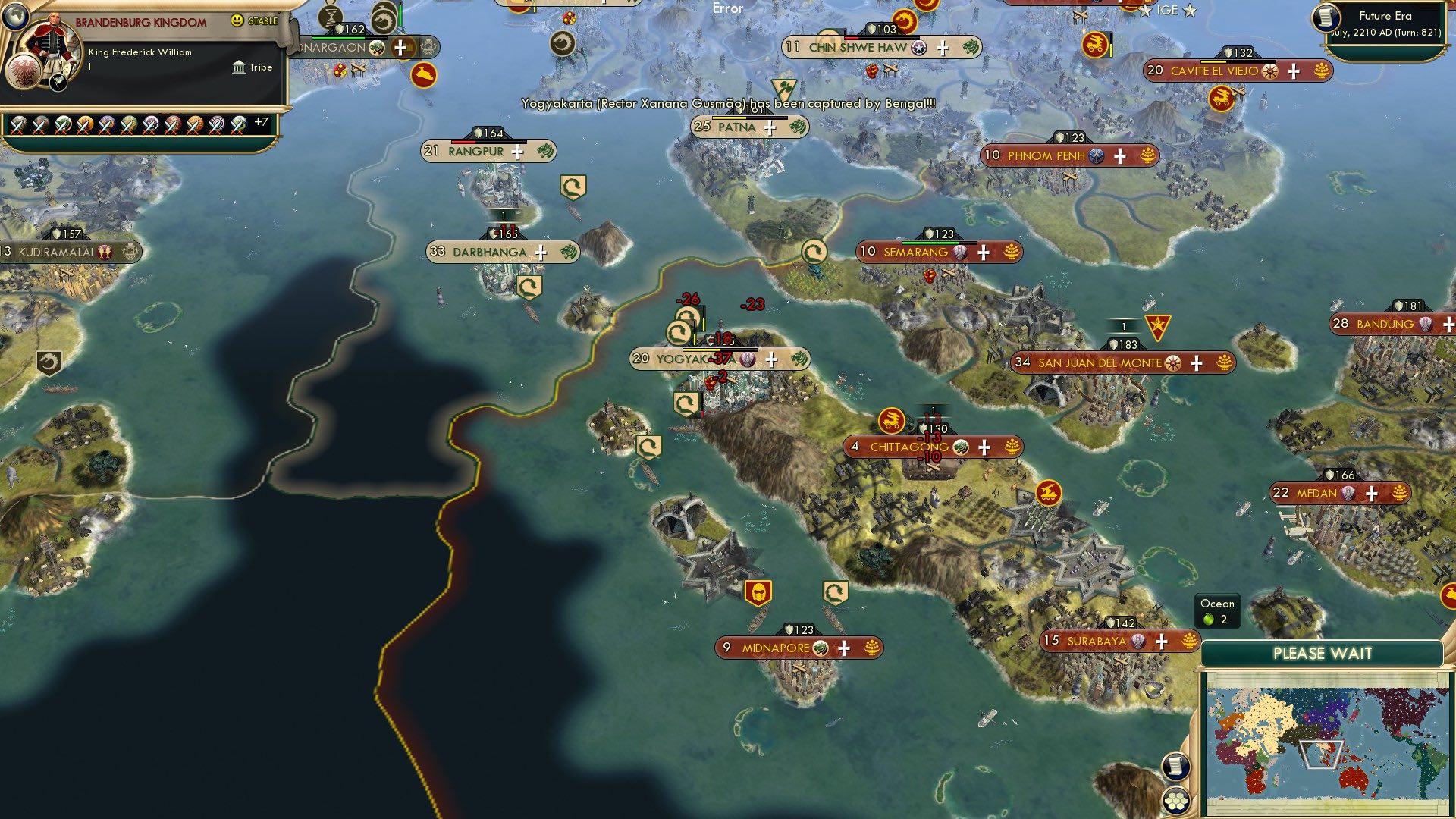Click the Brandenburg eagle crest emblem

click(x=24, y=70)
